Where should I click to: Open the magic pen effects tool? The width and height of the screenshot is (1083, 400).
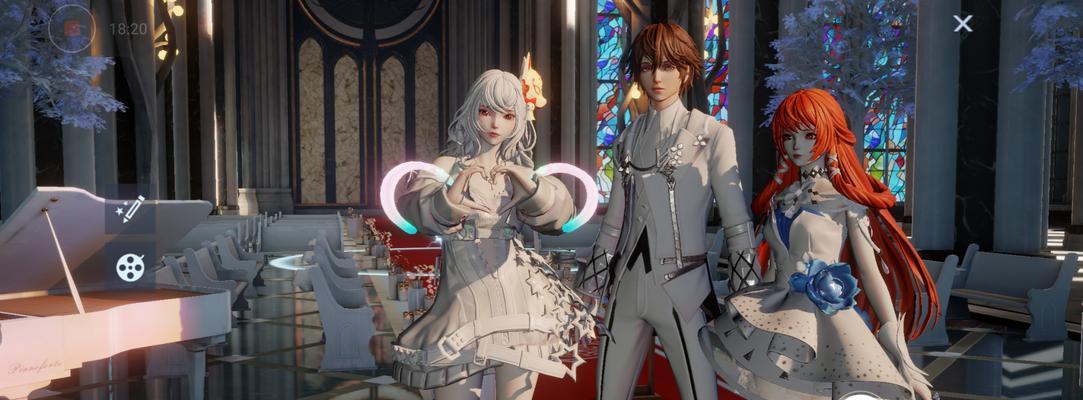tap(130, 208)
